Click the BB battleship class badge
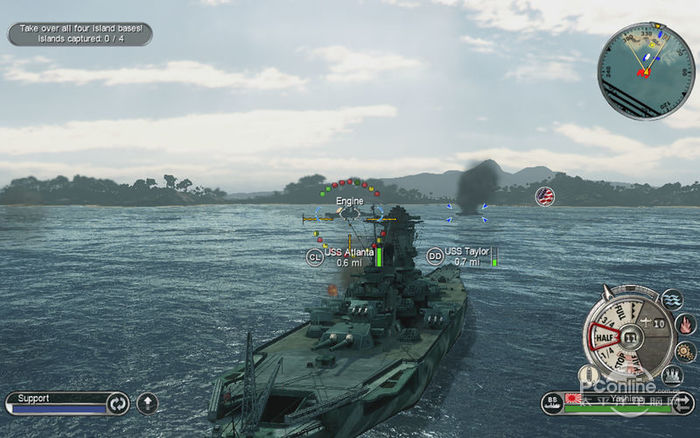Screen dimensions: 700x438 tap(551, 403)
